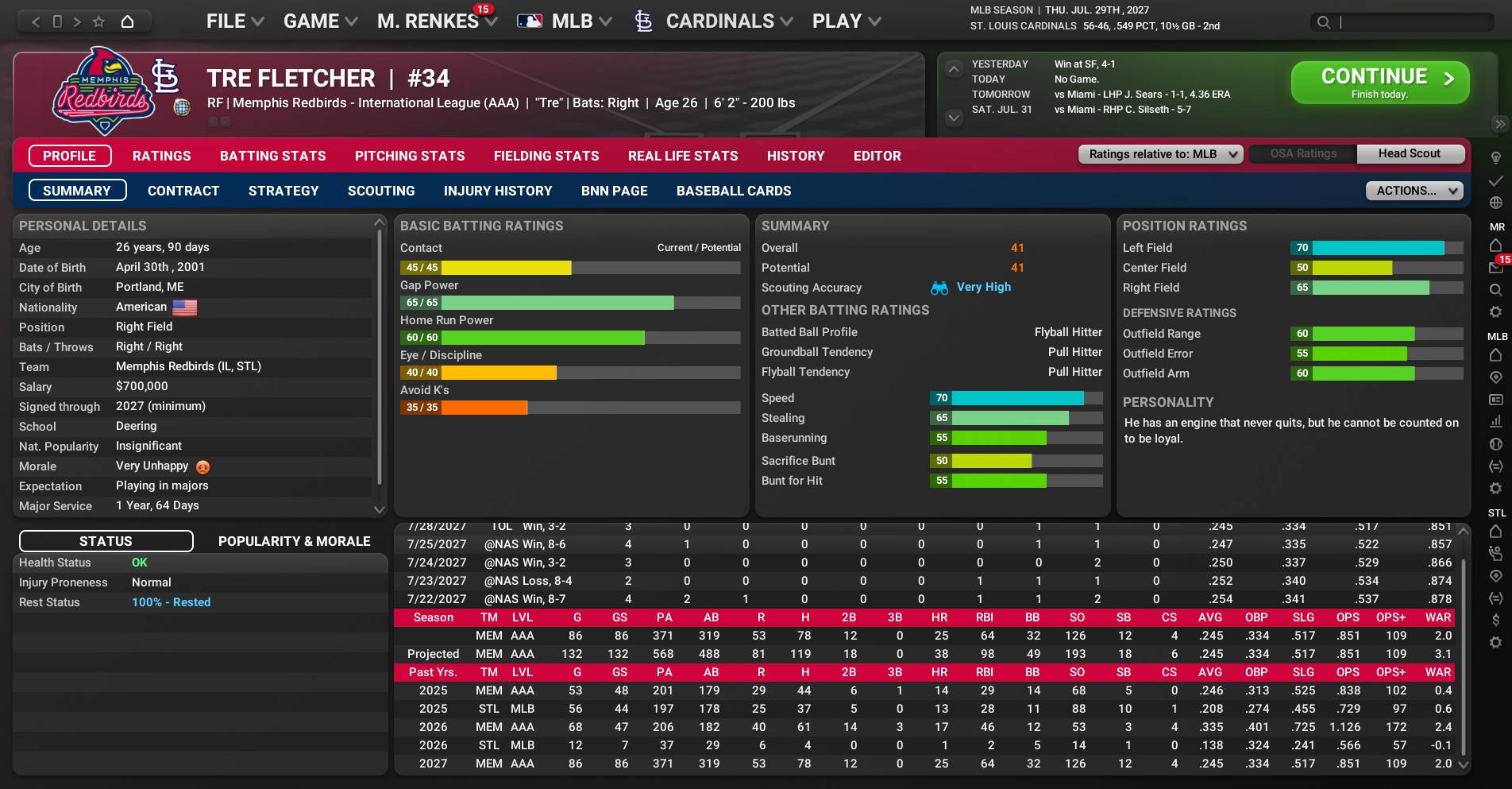Switch to the Ratings tab
Viewport: 1512px width, 789px height.
pos(161,156)
